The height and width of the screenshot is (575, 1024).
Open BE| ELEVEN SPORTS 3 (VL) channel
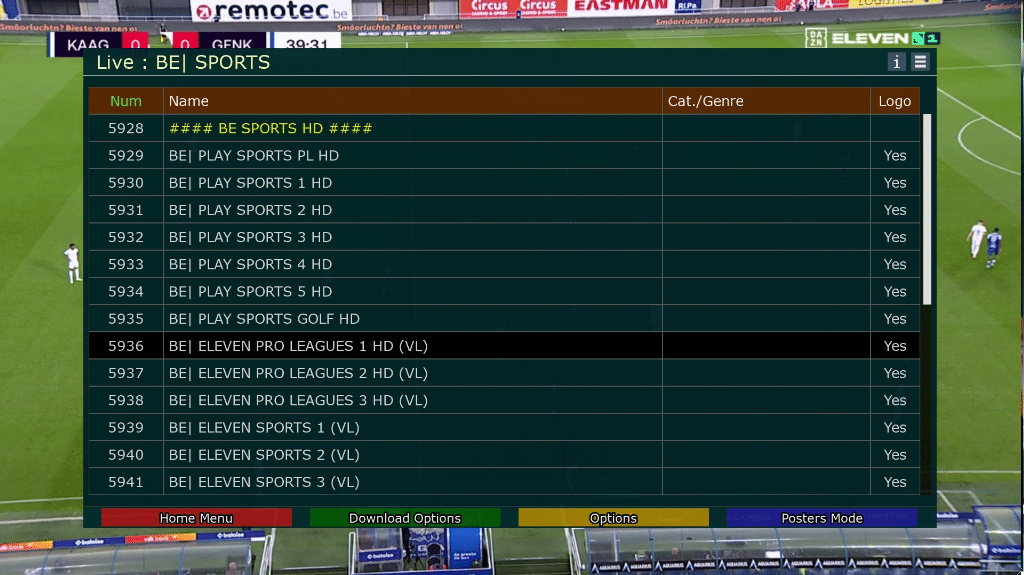pos(264,482)
